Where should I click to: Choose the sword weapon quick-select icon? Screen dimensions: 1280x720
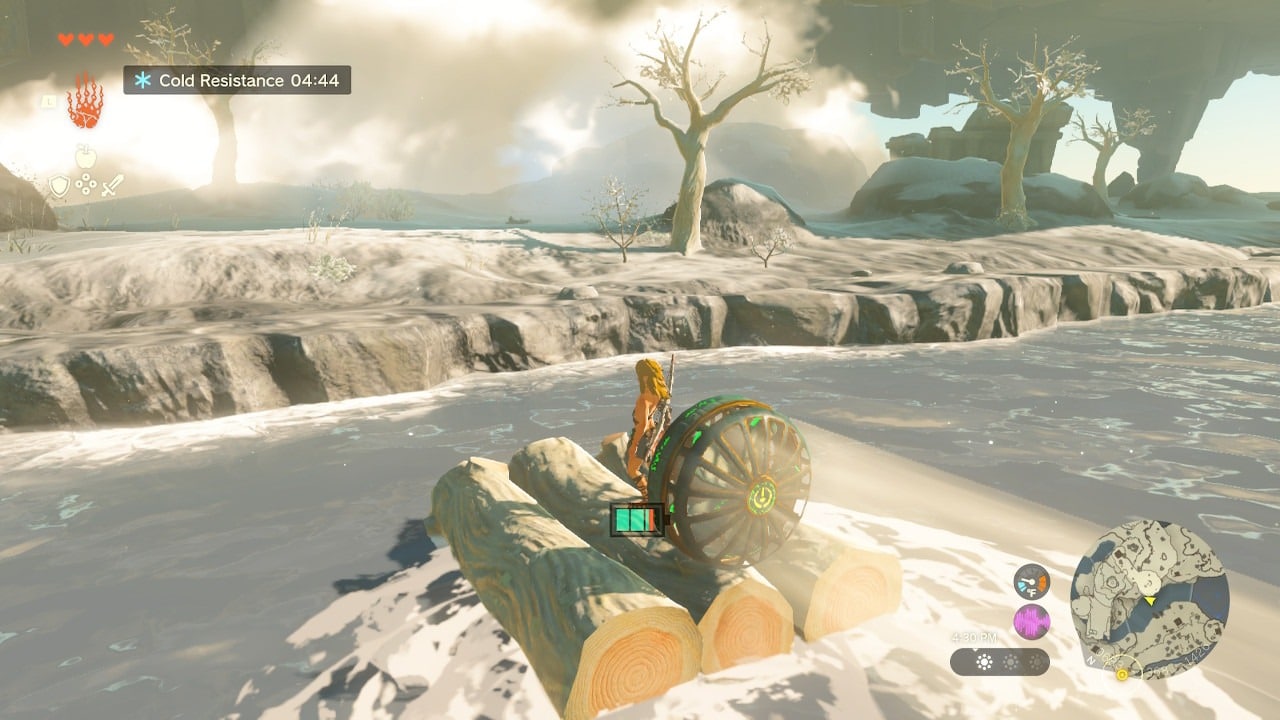coord(112,186)
